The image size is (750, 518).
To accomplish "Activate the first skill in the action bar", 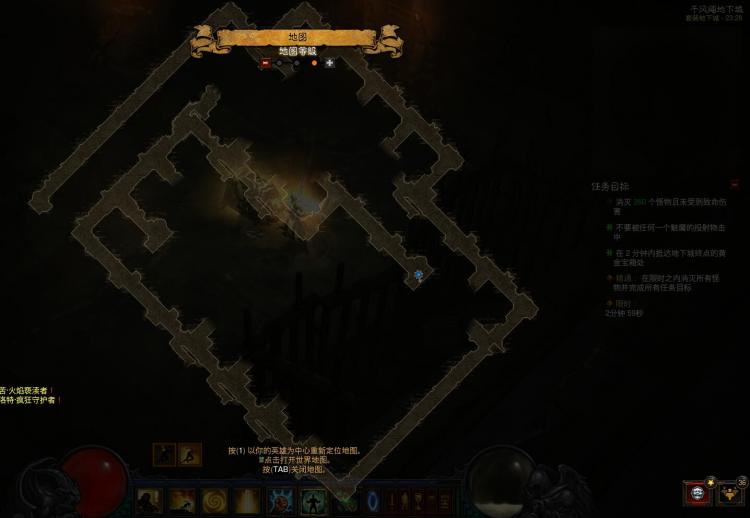I will click(x=150, y=499).
